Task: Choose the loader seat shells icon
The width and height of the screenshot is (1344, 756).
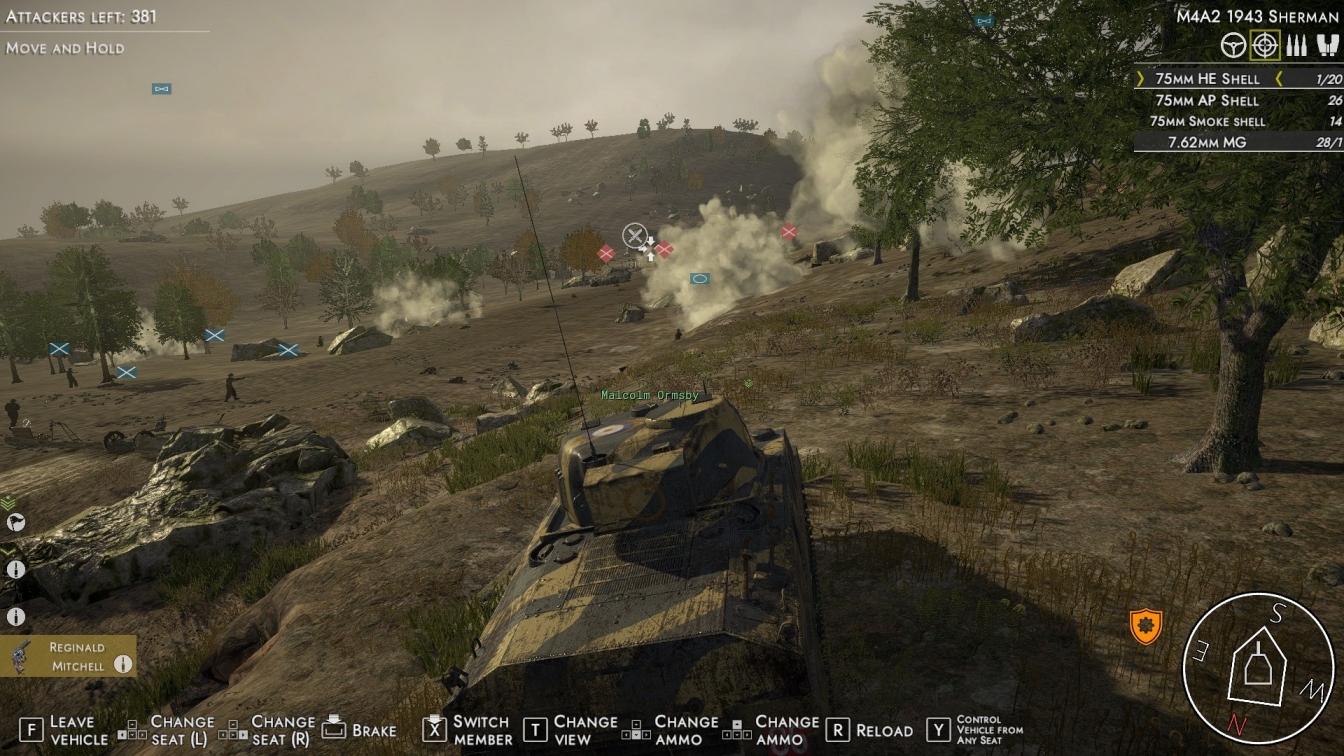Action: click(x=1296, y=45)
